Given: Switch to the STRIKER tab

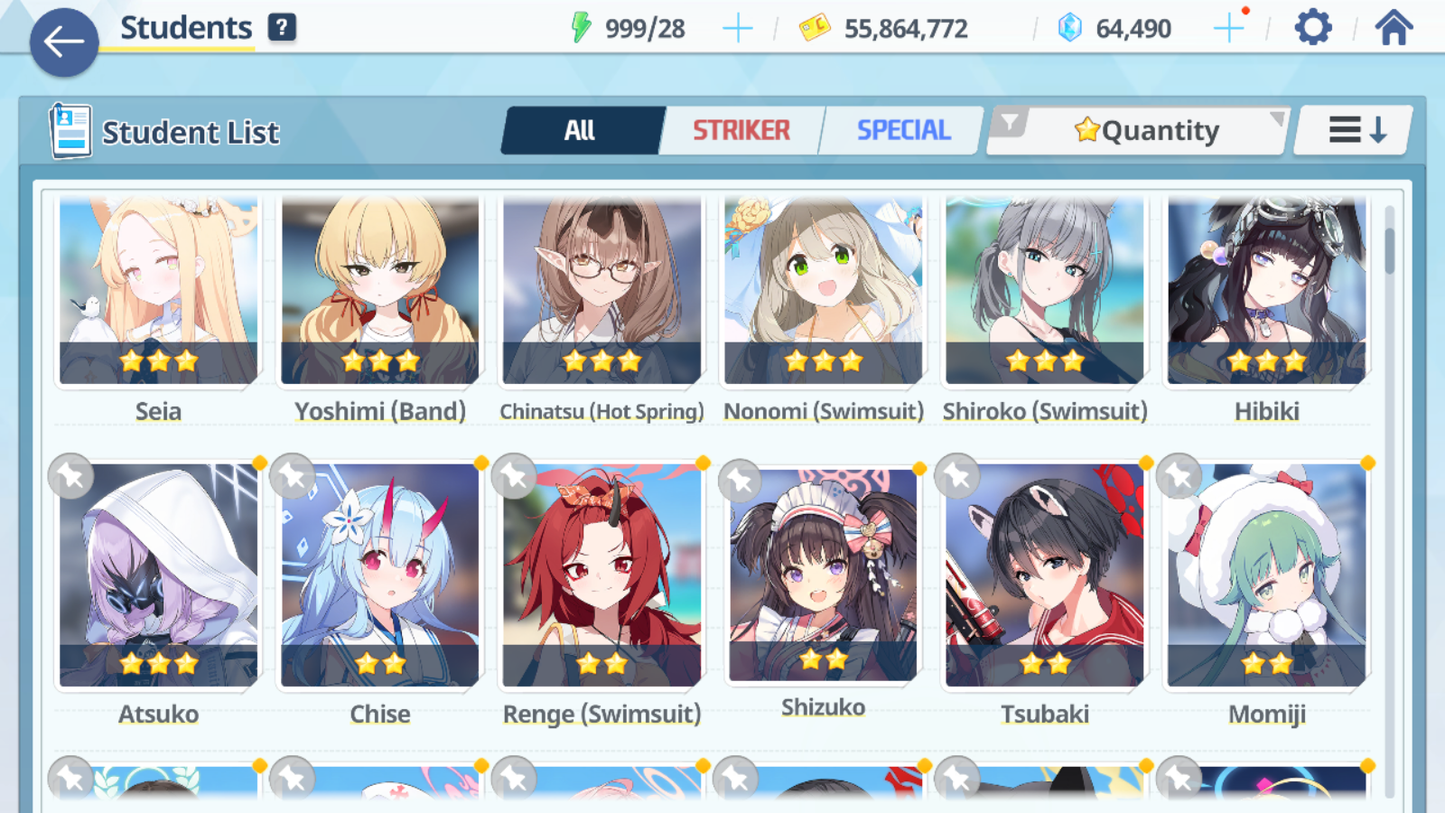Looking at the screenshot, I should (x=740, y=129).
